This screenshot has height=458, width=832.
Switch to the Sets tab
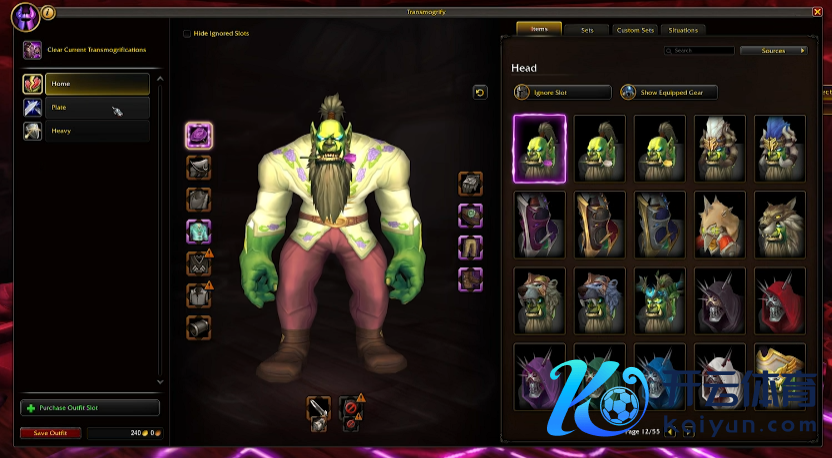(586, 30)
